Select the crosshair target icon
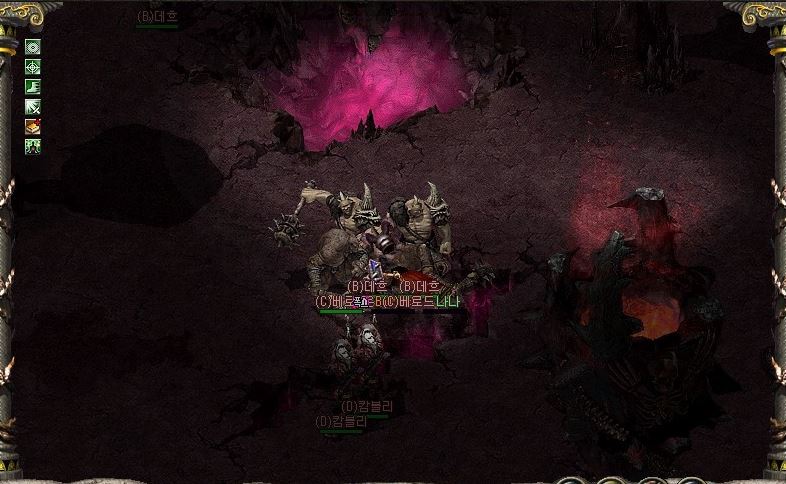Viewport: 786px width, 484px height. [32, 66]
